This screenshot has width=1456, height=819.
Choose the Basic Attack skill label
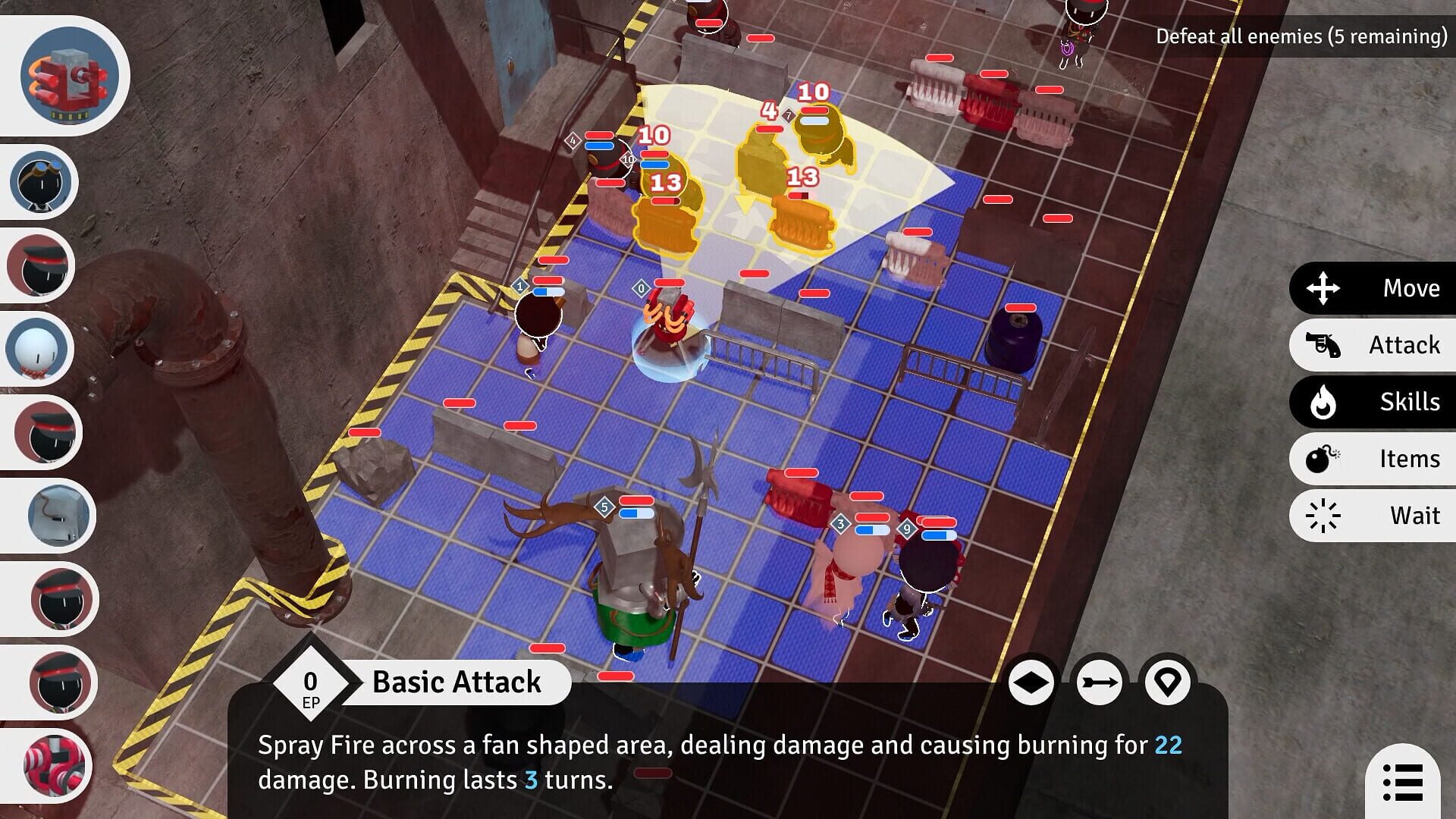(455, 682)
